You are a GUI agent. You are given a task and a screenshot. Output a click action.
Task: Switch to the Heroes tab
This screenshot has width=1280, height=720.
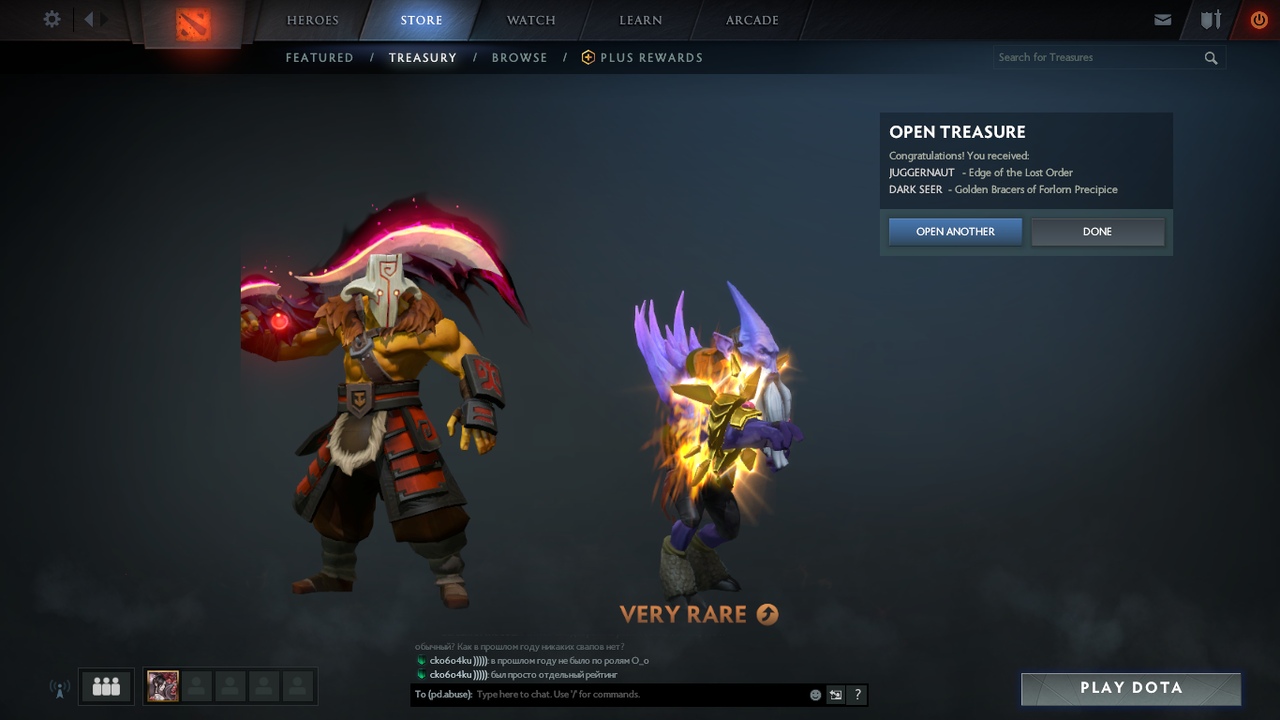tap(313, 20)
